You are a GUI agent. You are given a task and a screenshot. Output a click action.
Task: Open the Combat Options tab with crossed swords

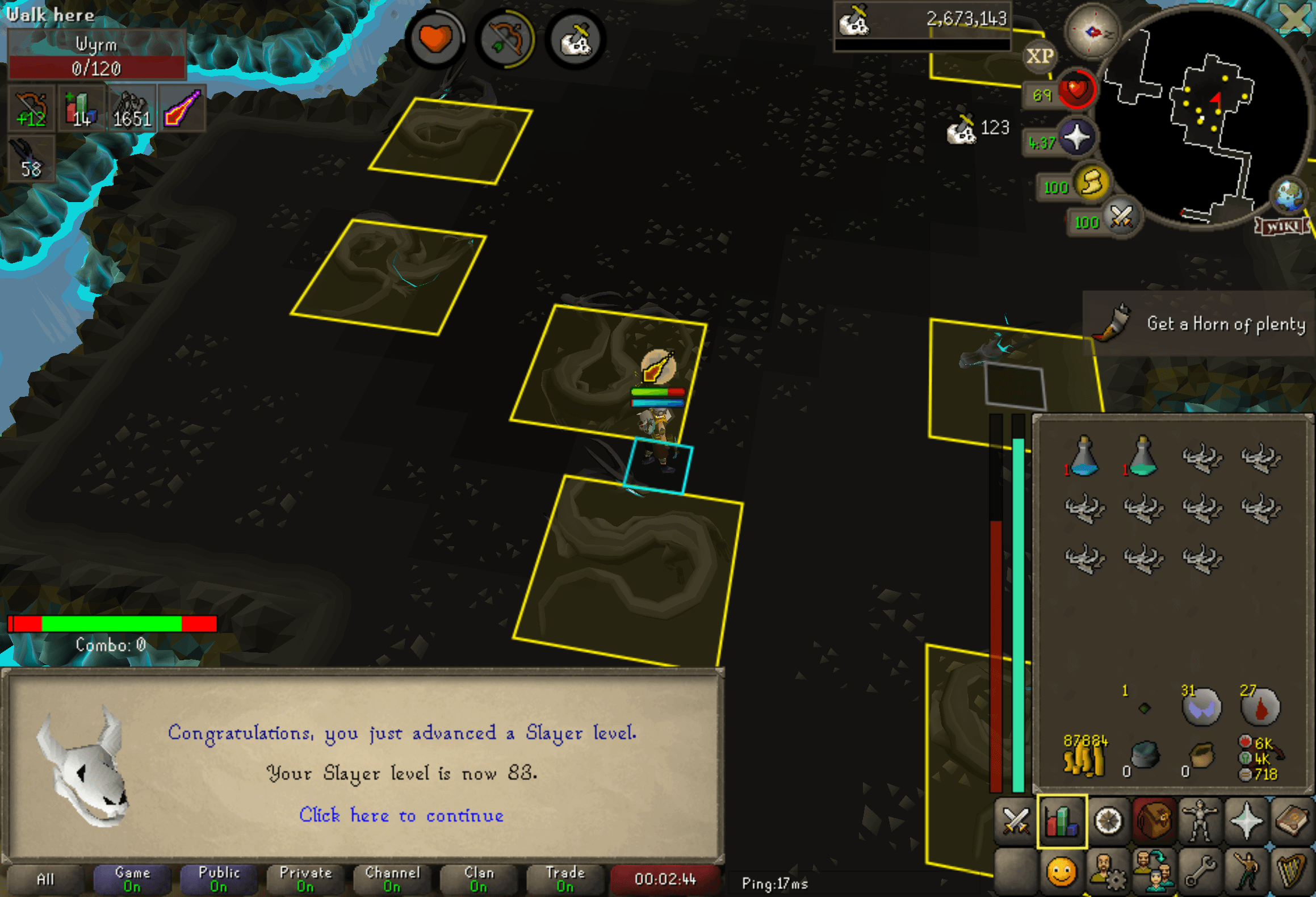click(1016, 820)
